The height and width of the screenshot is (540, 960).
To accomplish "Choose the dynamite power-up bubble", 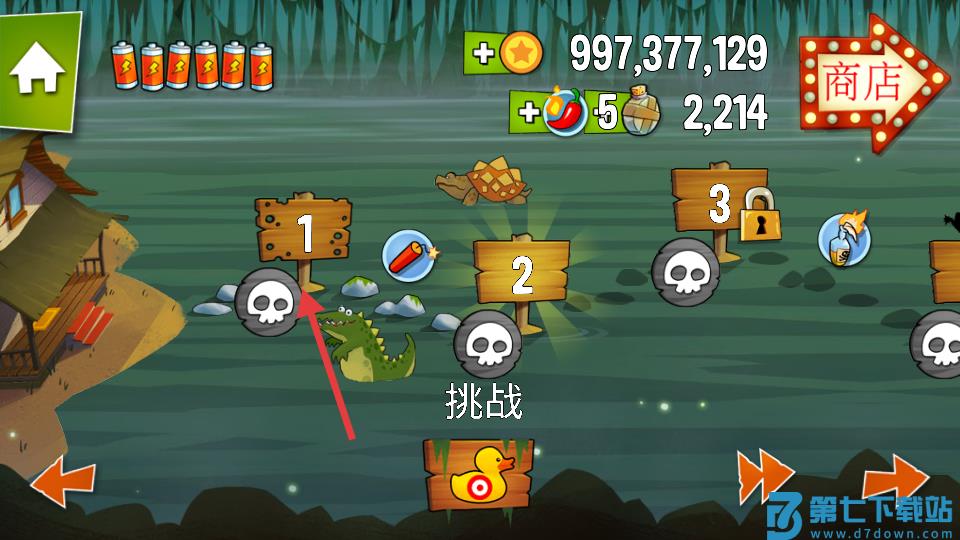I will click(410, 253).
